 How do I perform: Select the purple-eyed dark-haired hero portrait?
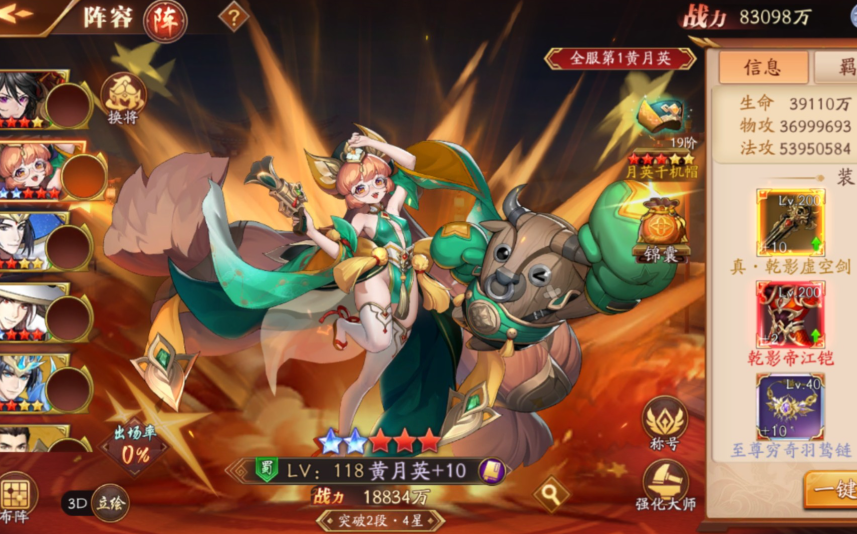22,98
